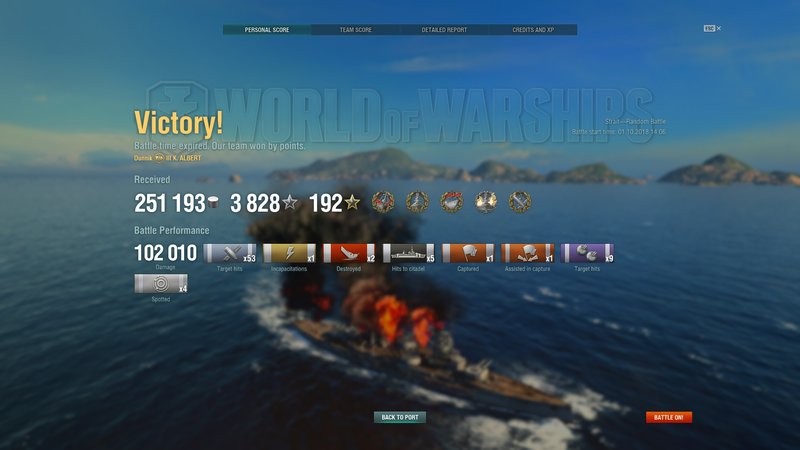Click the Captured ribbon
Screen dimensions: 800x450
pyautogui.click(x=468, y=254)
